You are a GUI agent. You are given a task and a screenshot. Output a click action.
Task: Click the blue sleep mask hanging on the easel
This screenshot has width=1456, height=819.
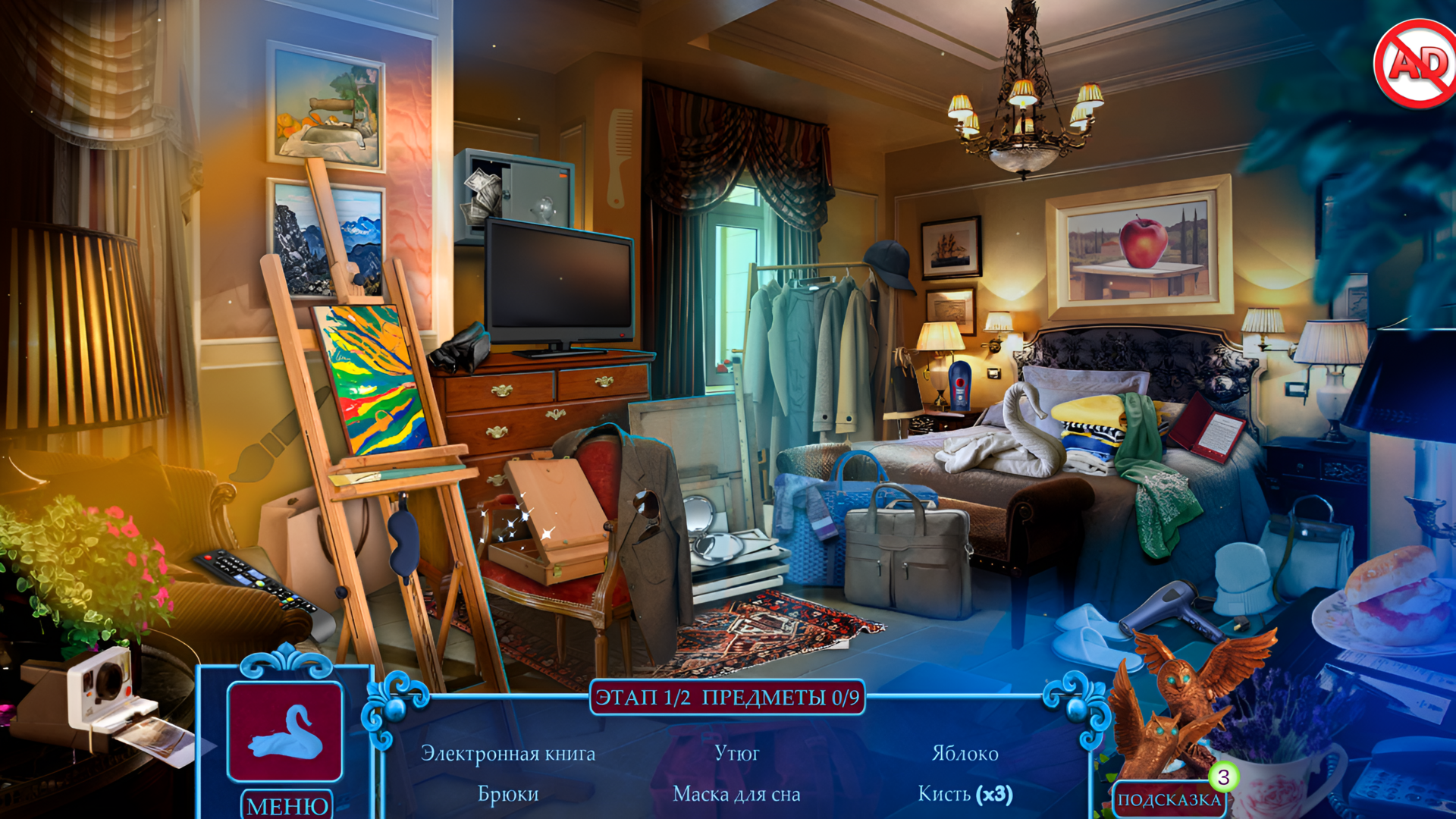coord(404,542)
